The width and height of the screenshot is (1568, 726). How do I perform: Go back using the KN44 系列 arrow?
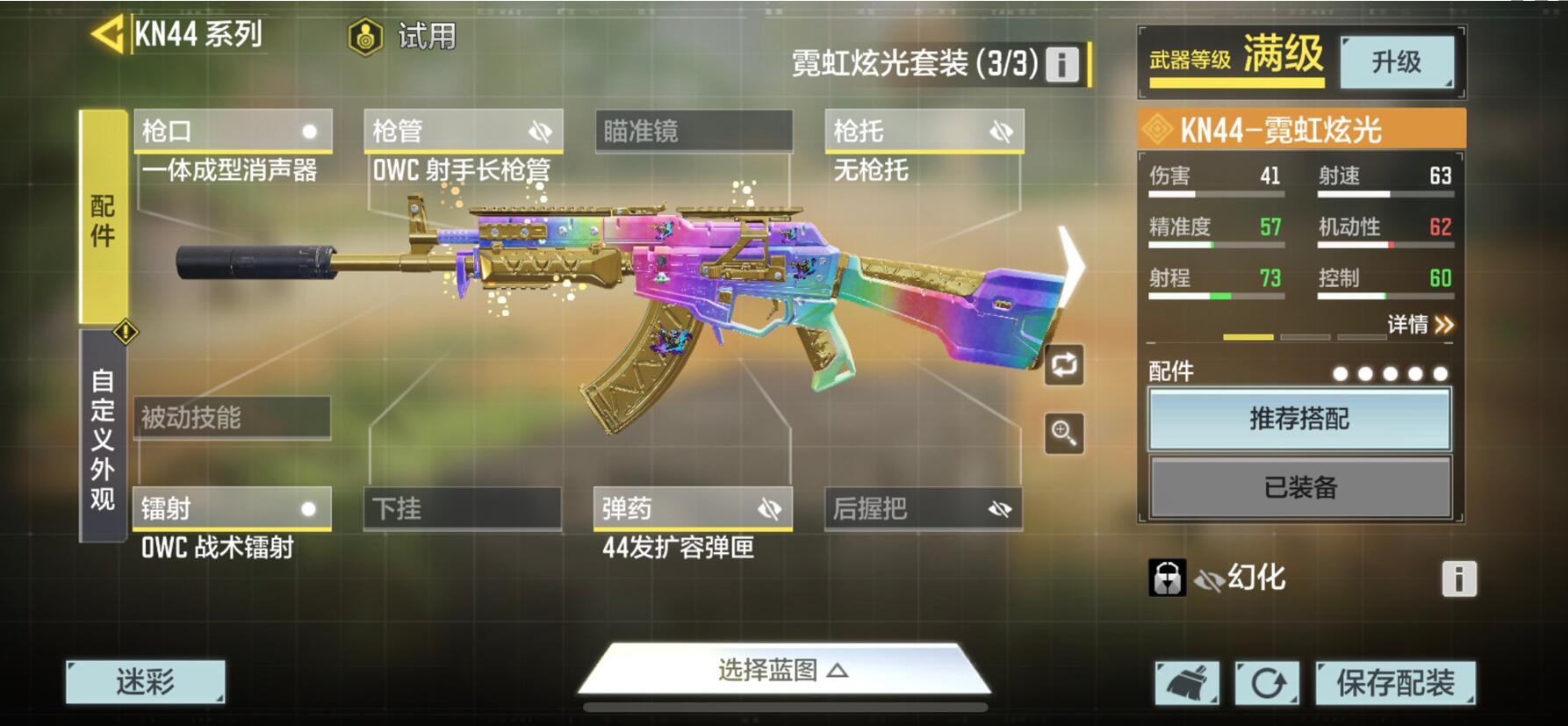(x=108, y=35)
